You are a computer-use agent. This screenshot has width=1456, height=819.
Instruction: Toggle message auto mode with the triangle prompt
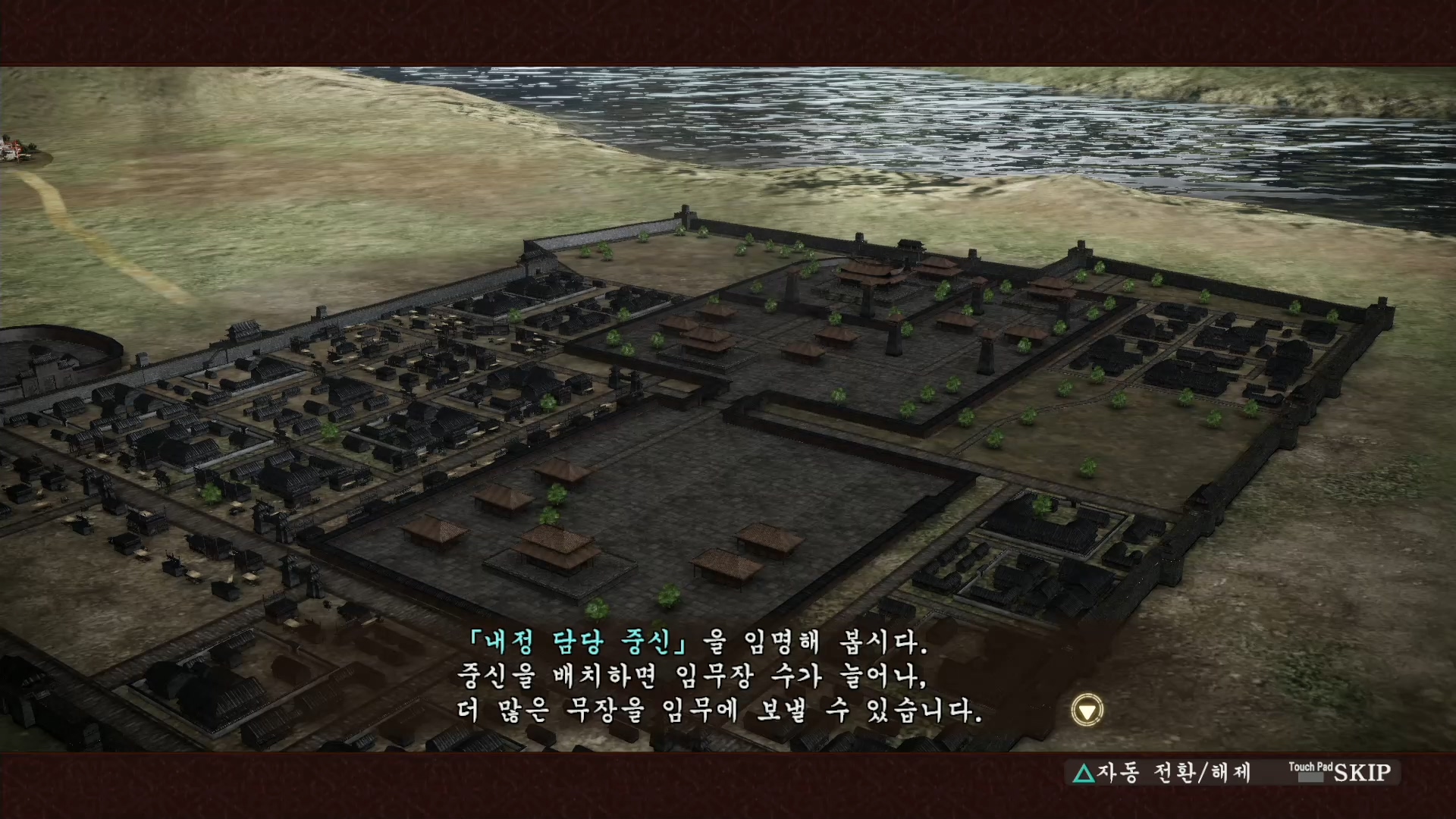click(x=1085, y=773)
